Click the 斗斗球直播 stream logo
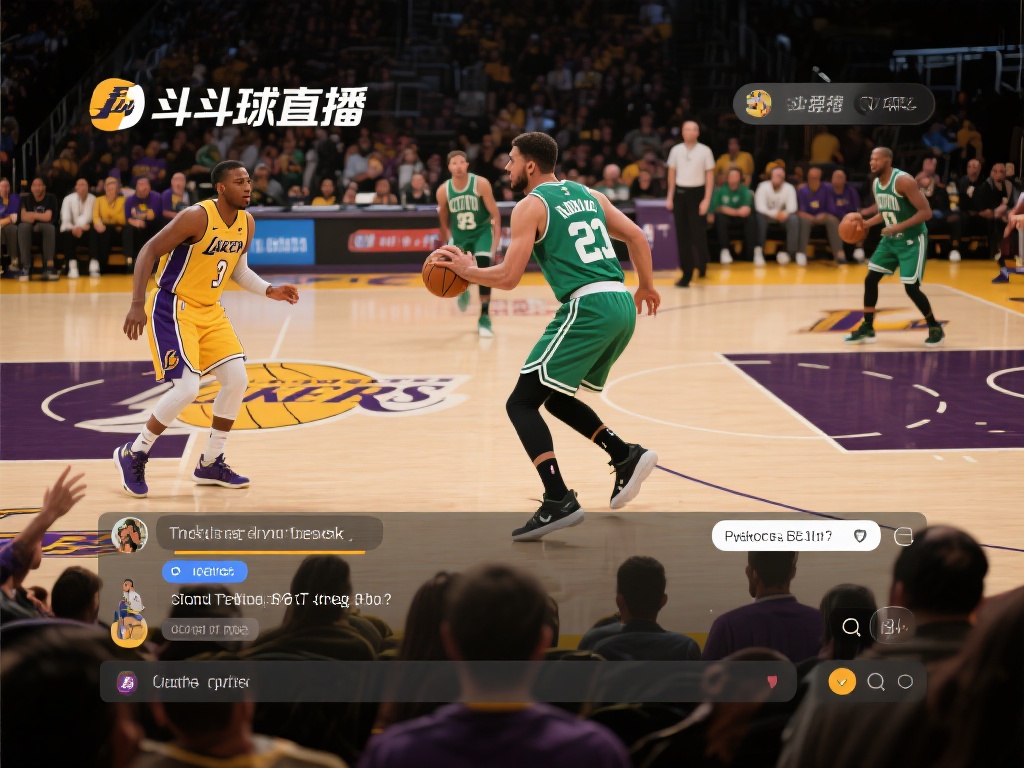Screen dimensions: 1024x768 [x=227, y=105]
